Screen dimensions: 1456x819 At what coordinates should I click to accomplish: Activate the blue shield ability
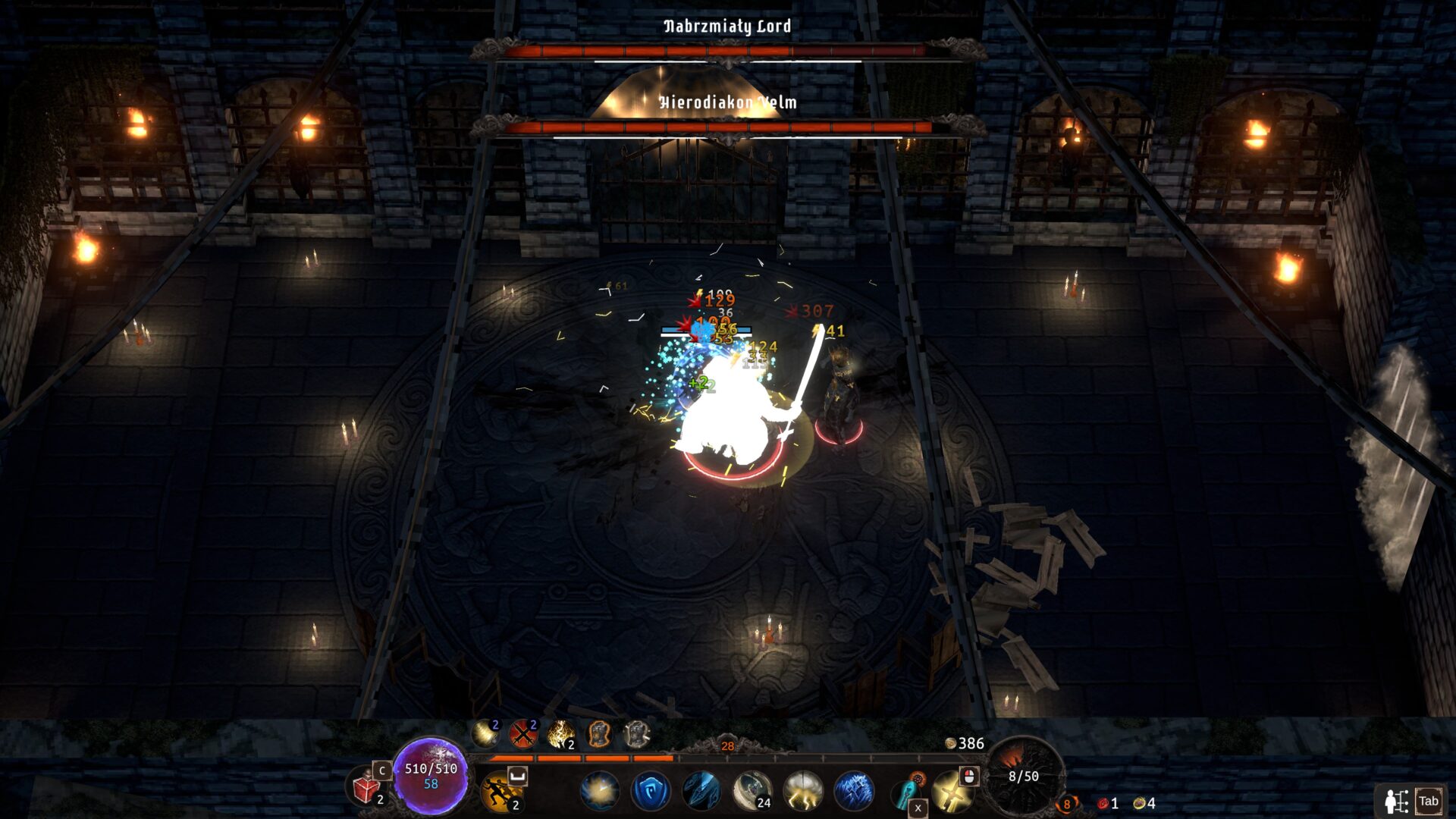coord(650,790)
